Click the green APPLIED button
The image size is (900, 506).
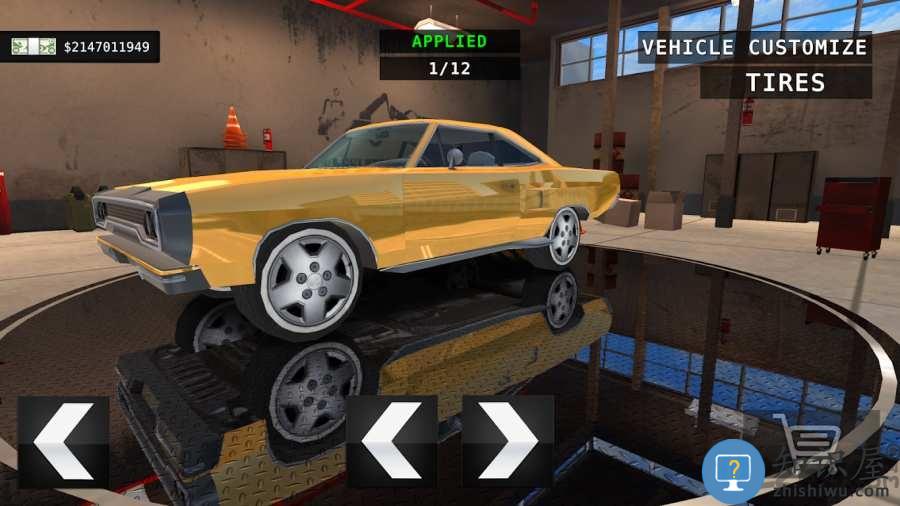click(x=449, y=42)
